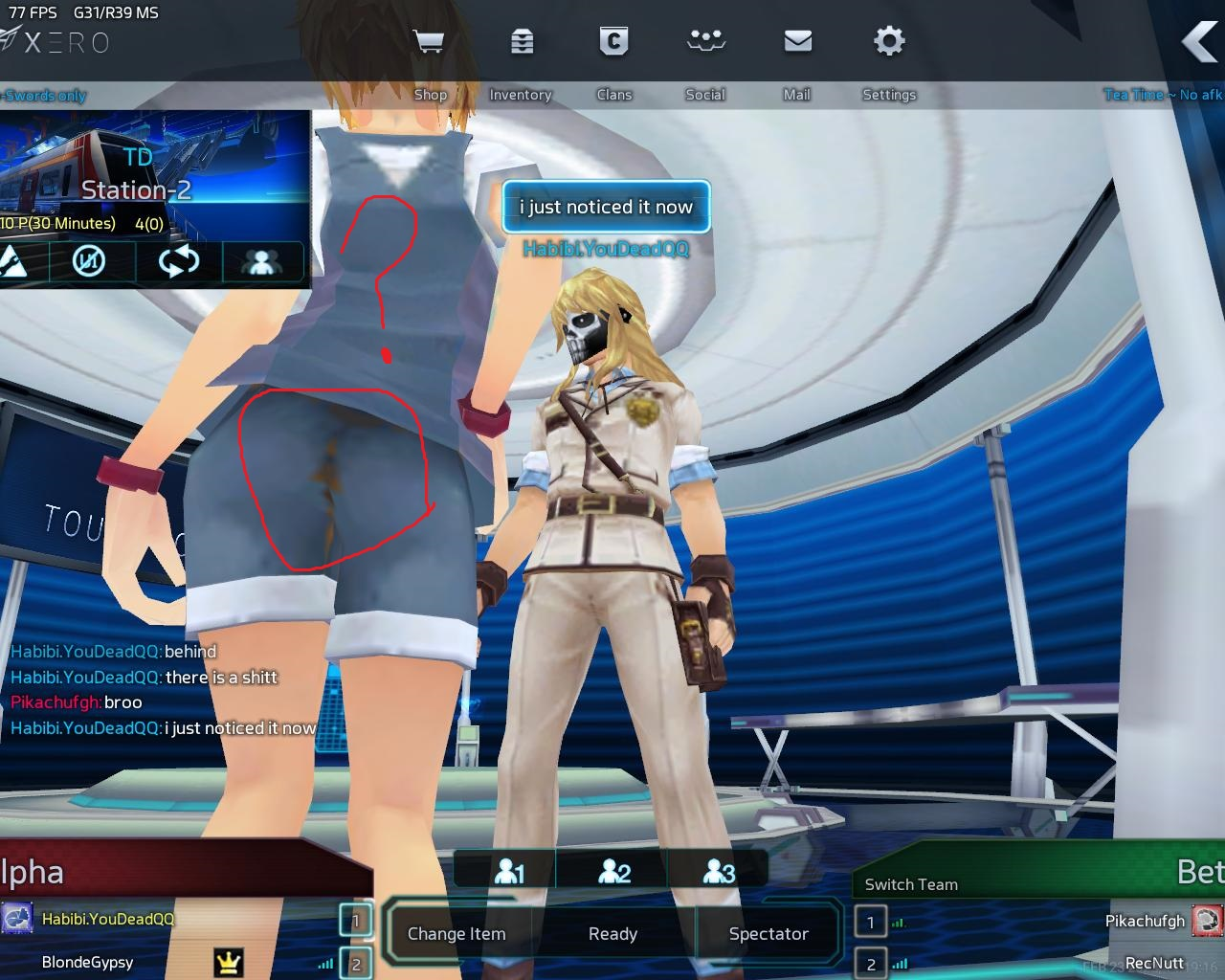Open the Shop cart icon

428,42
